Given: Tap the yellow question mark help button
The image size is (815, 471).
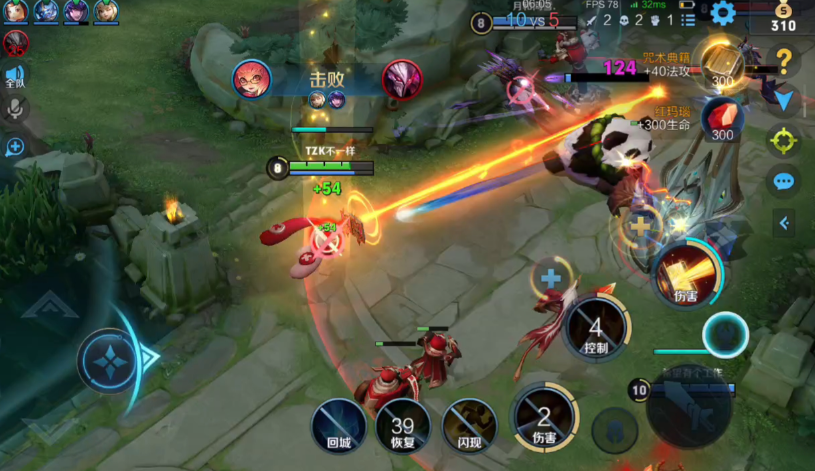Looking at the screenshot, I should pyautogui.click(x=784, y=60).
